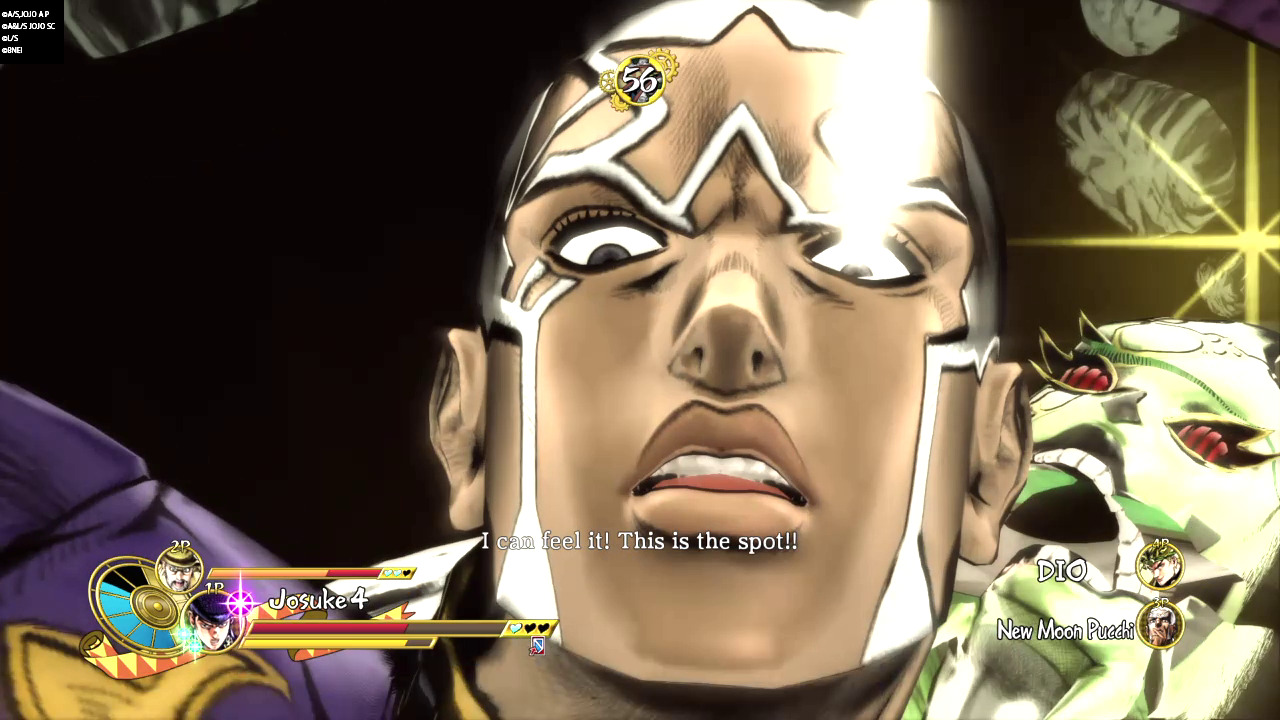The width and height of the screenshot is (1280, 720).
Task: Select the assist partner portrait above Josuke
Action: click(x=180, y=569)
